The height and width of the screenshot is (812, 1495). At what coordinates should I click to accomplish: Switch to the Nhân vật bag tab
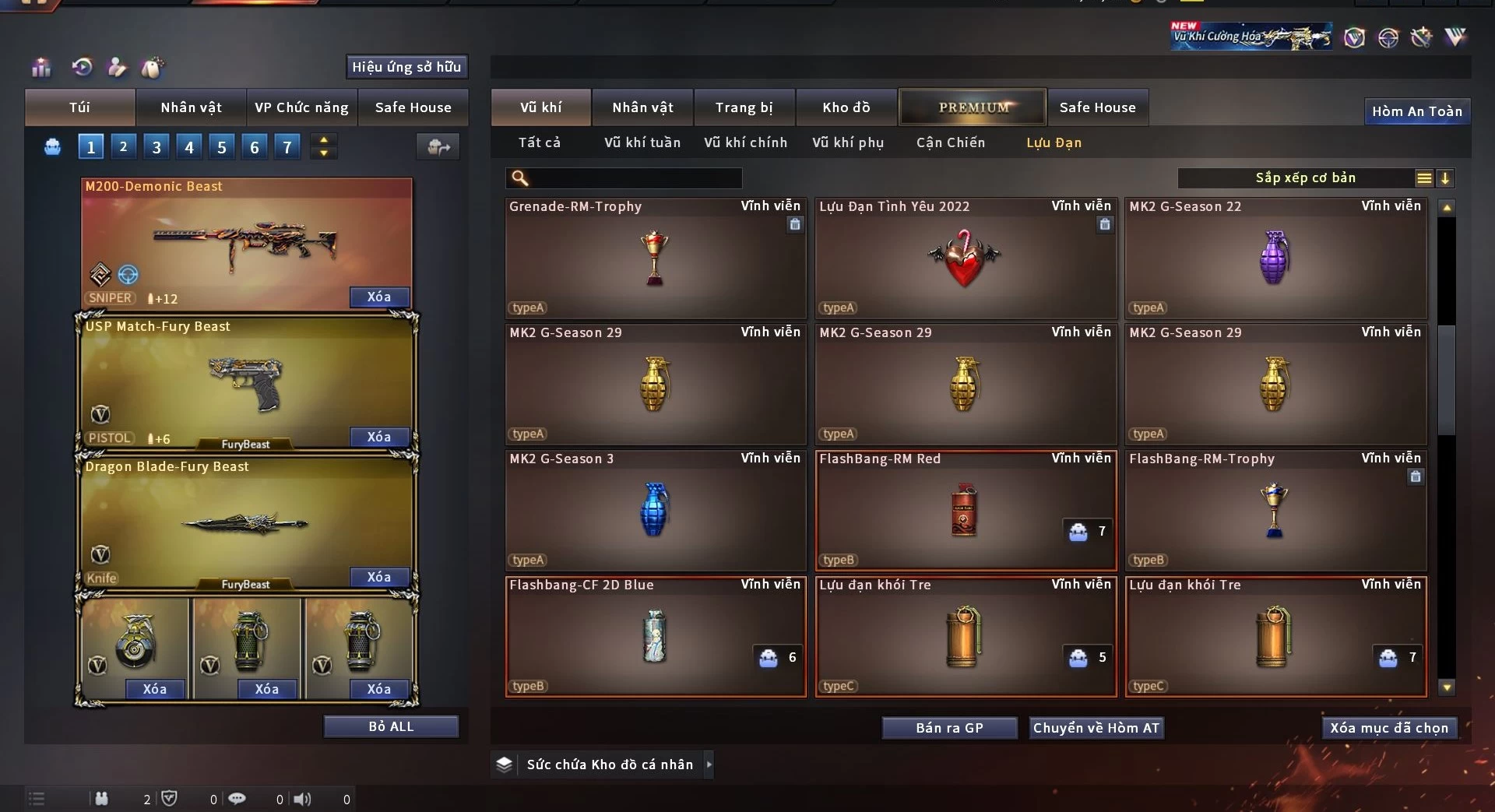click(x=191, y=107)
